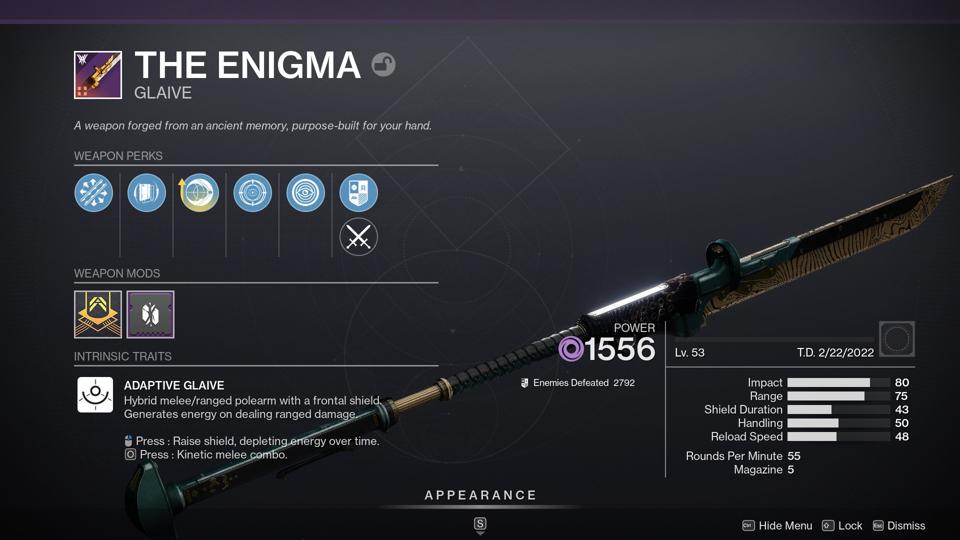Screen dimensions: 960x540
Task: Toggle the lock icon beside the weapon name
Action: tap(383, 65)
